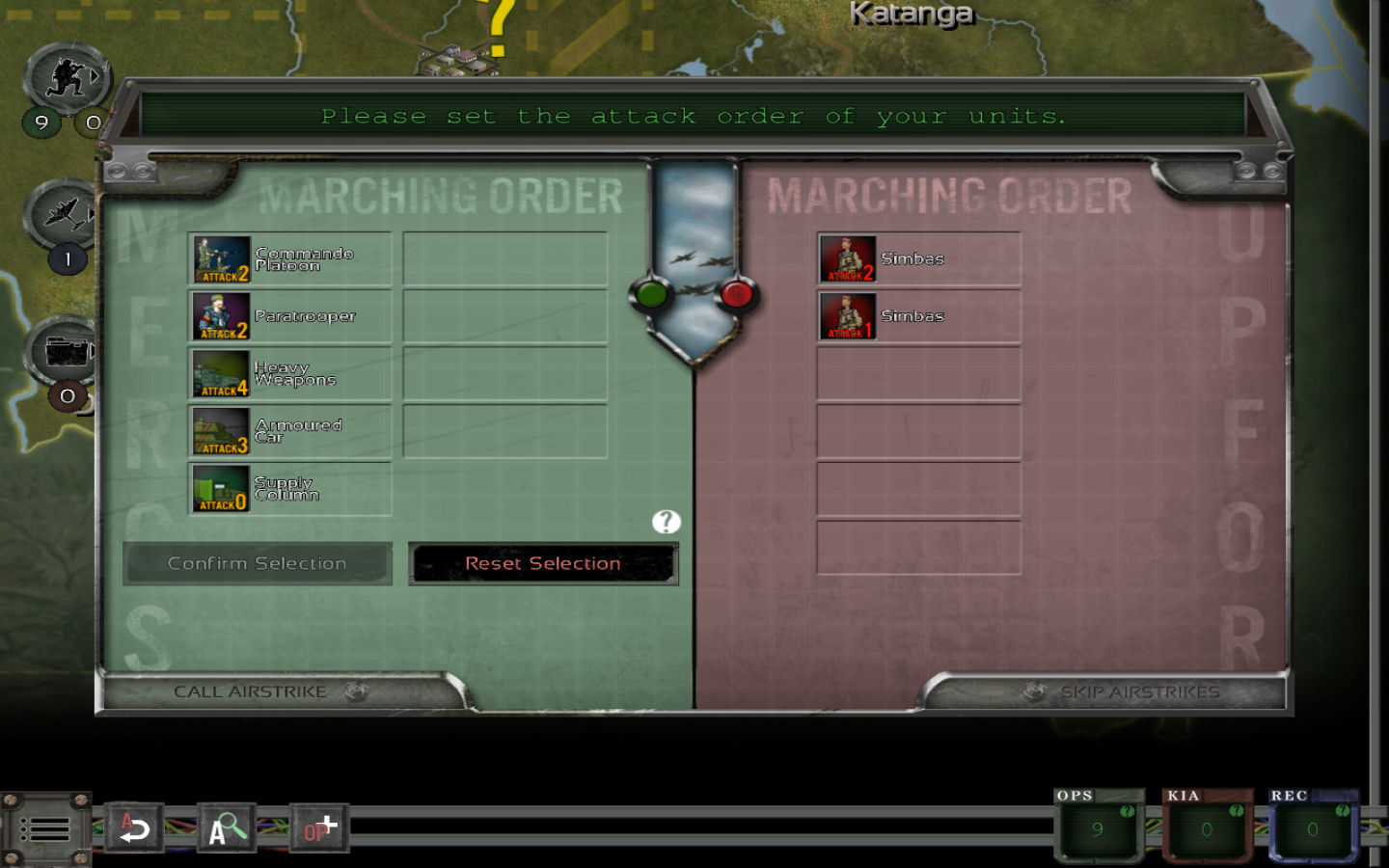Pick the Heavy Weapons unit

289,374
